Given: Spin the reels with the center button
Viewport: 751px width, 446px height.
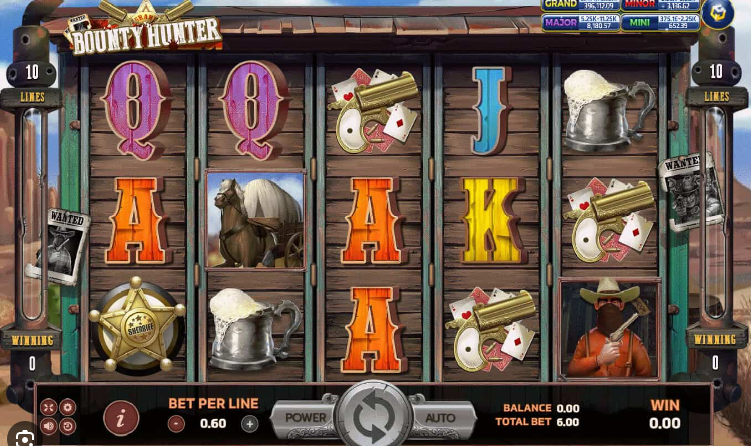Looking at the screenshot, I should coord(374,417).
